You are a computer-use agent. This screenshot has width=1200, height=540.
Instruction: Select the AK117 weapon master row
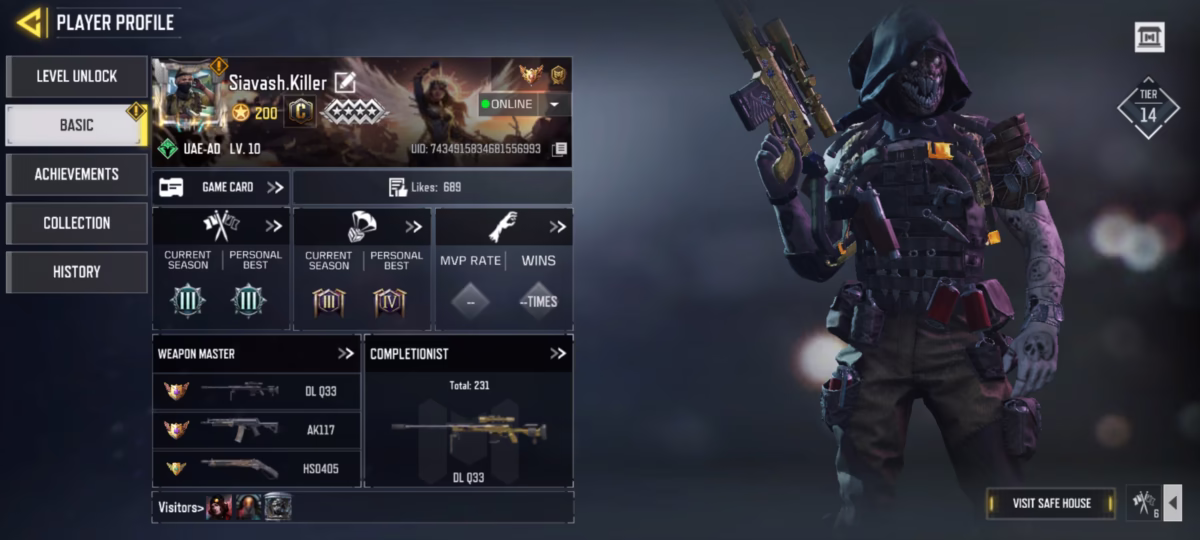[256, 430]
